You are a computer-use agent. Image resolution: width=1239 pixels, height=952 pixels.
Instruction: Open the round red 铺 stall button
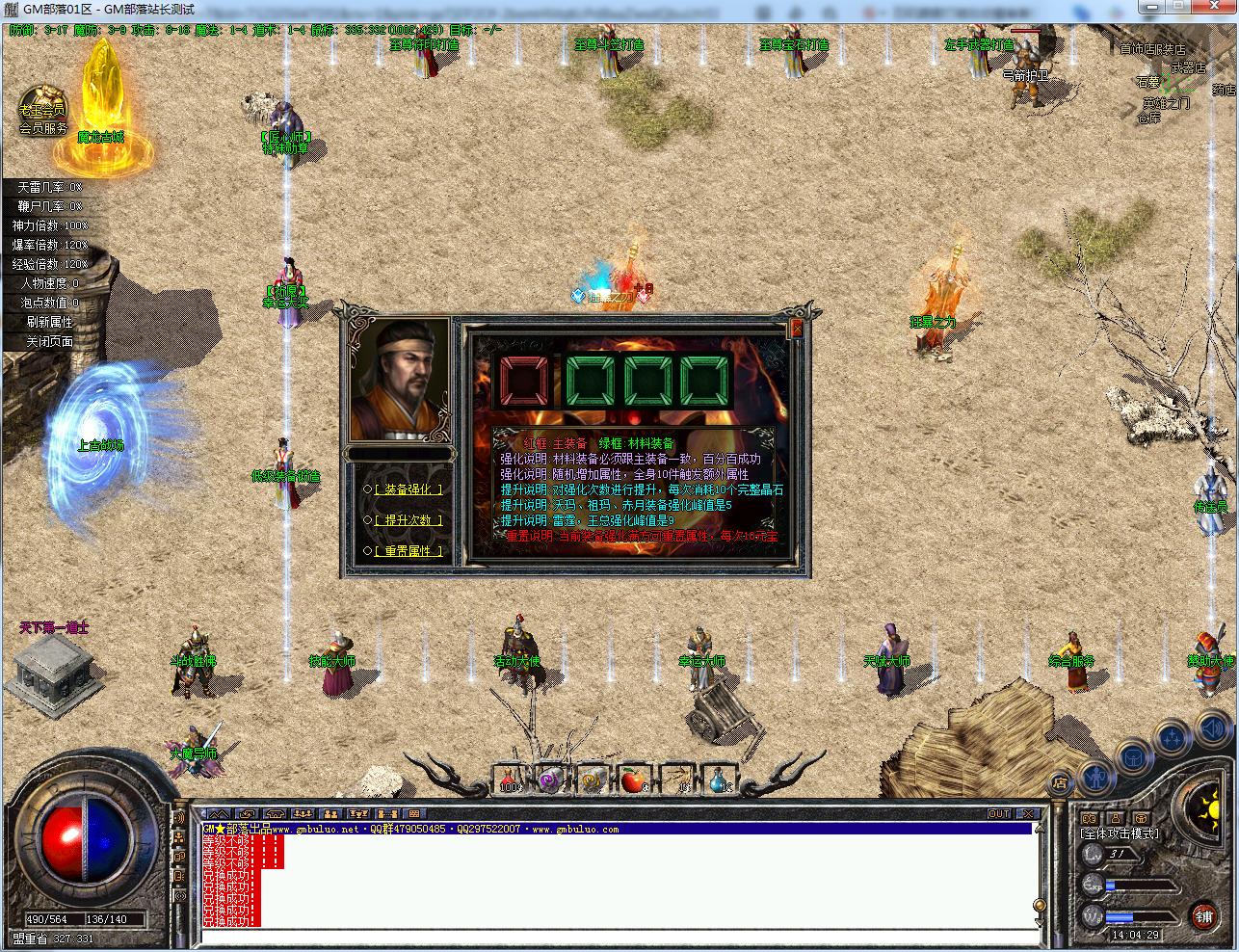(1203, 914)
